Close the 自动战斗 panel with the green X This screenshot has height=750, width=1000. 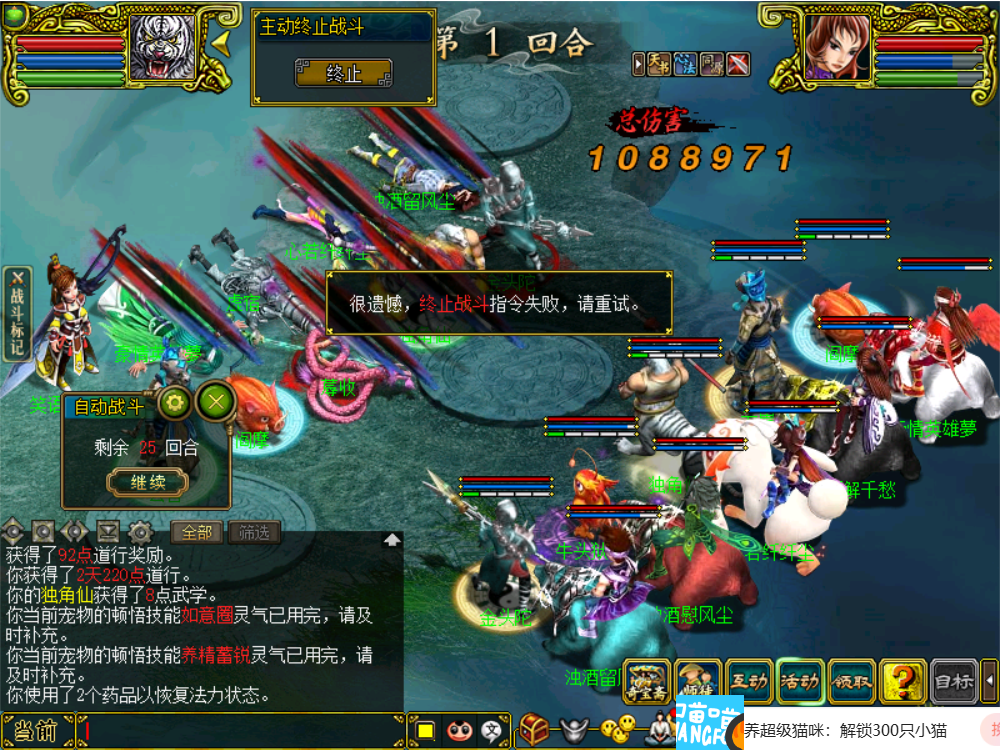pos(215,402)
